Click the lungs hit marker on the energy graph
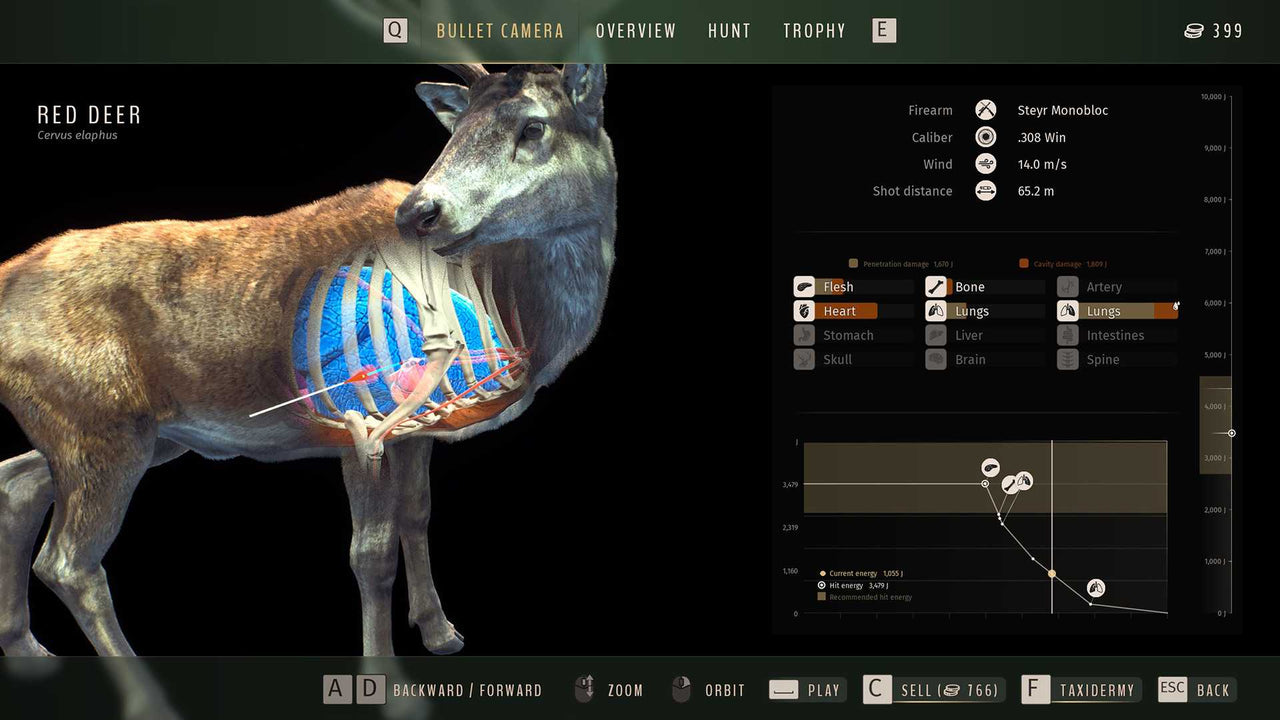This screenshot has width=1280, height=720. point(1096,588)
